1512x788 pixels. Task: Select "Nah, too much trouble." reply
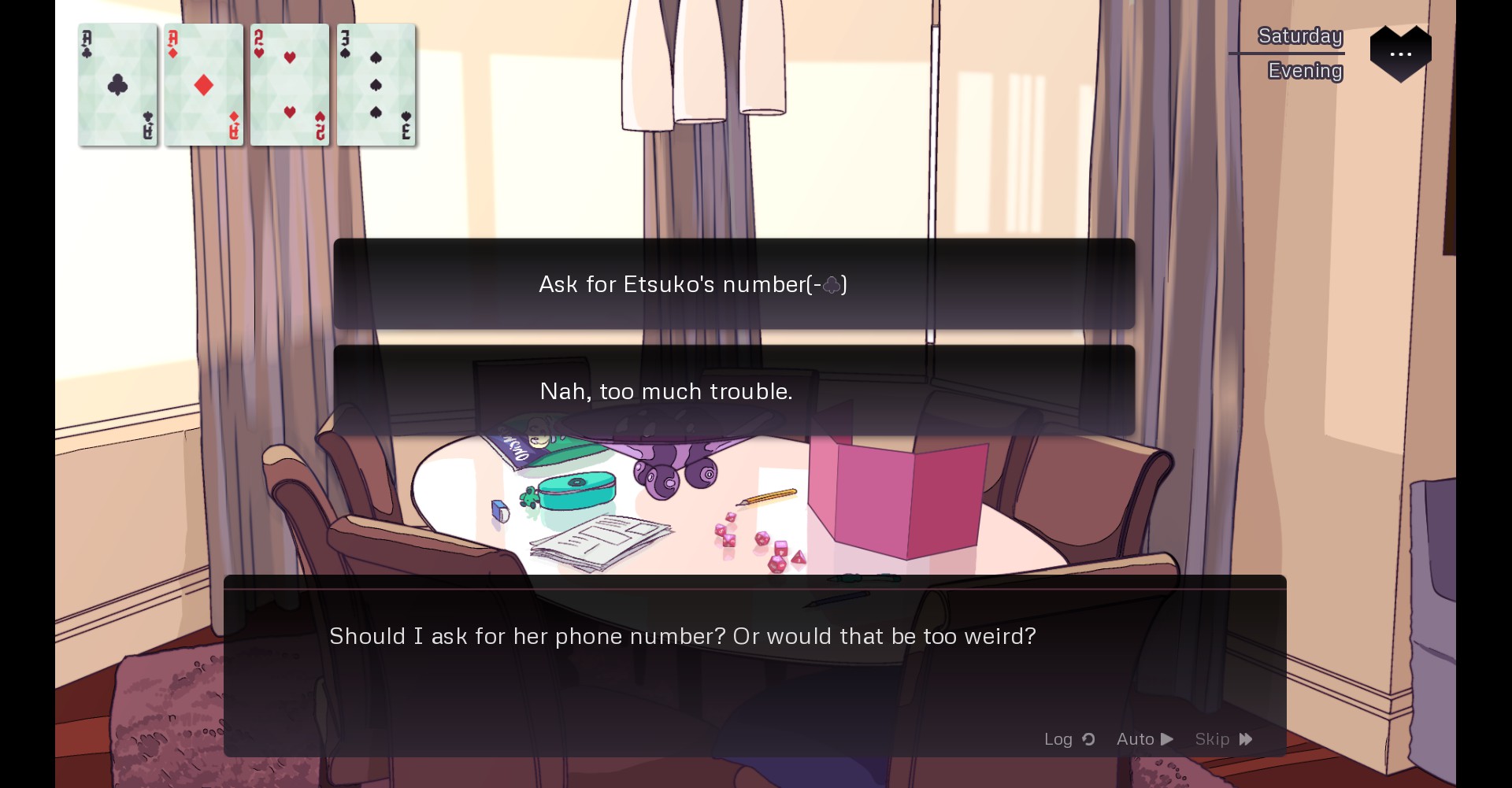point(733,391)
